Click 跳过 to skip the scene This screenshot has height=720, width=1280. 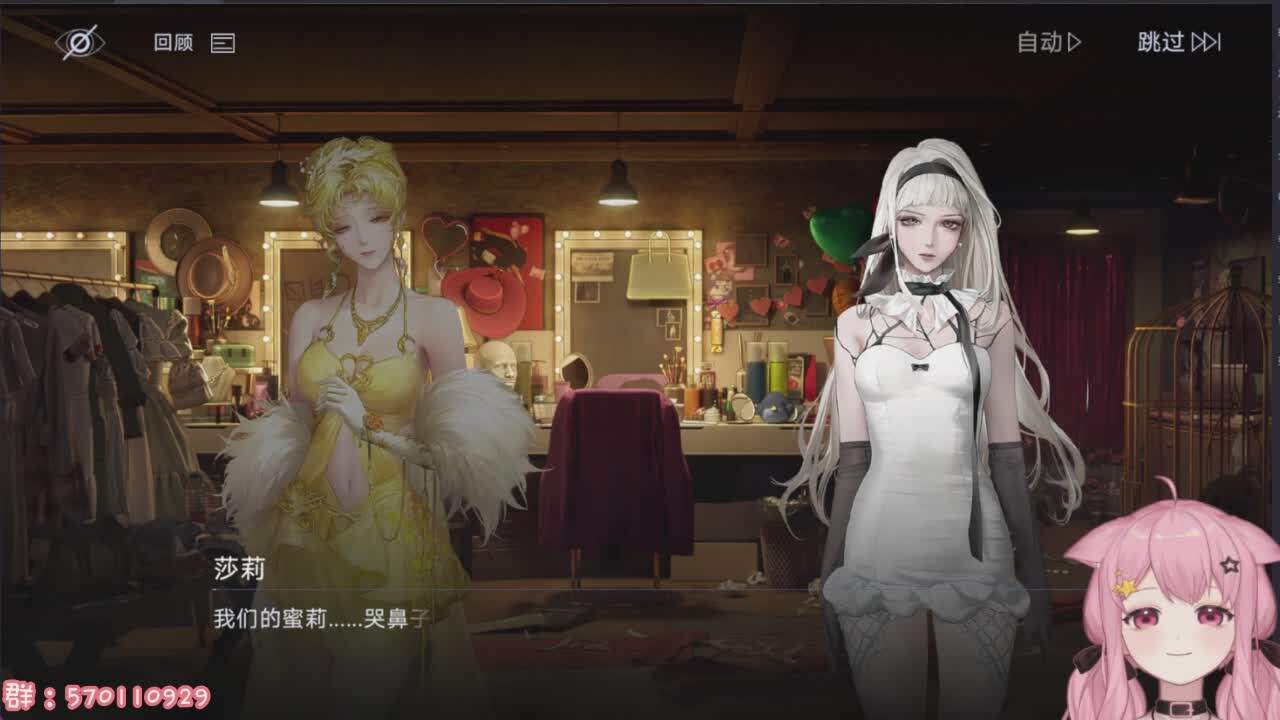(1160, 43)
